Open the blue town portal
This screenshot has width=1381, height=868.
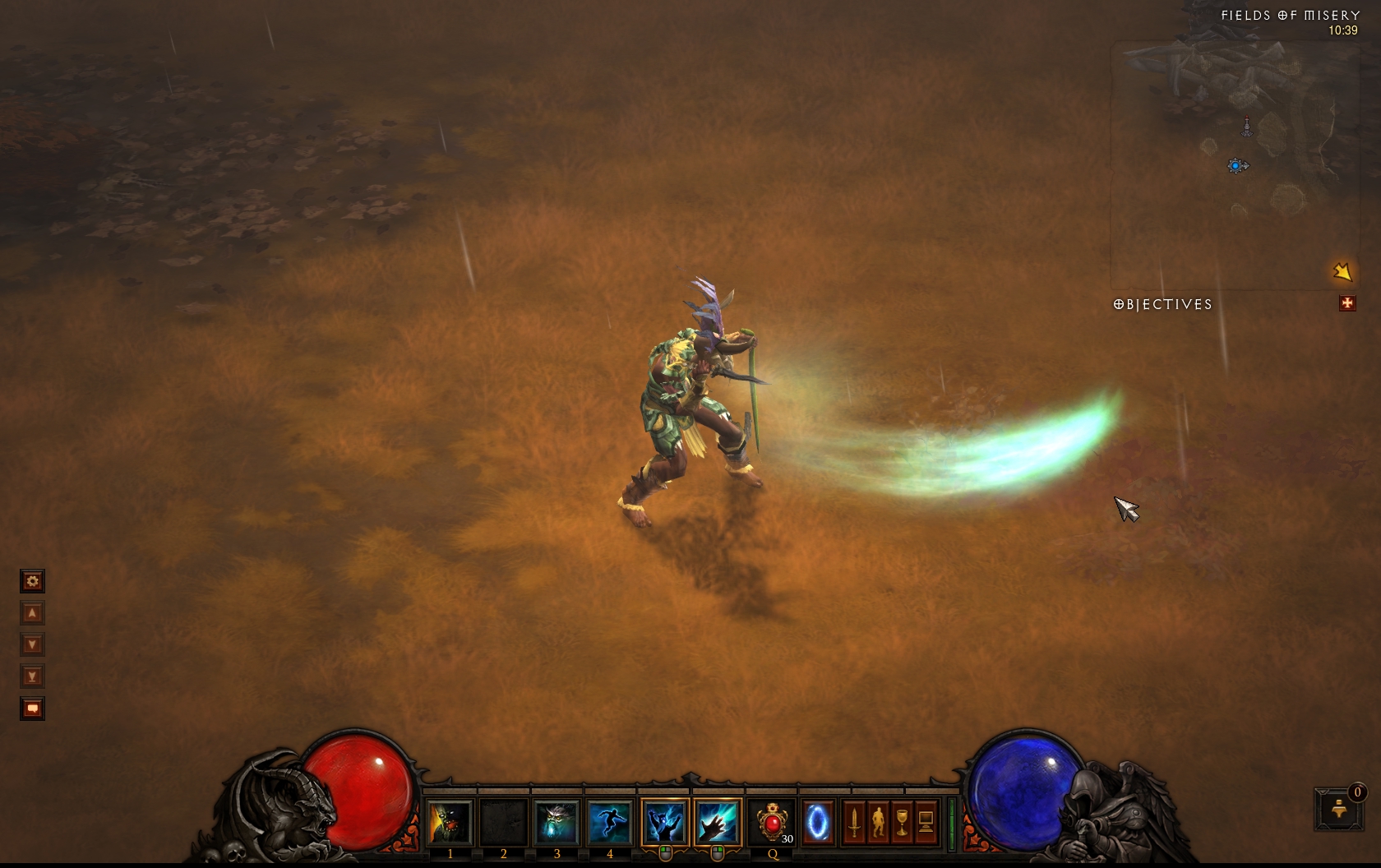tap(817, 821)
